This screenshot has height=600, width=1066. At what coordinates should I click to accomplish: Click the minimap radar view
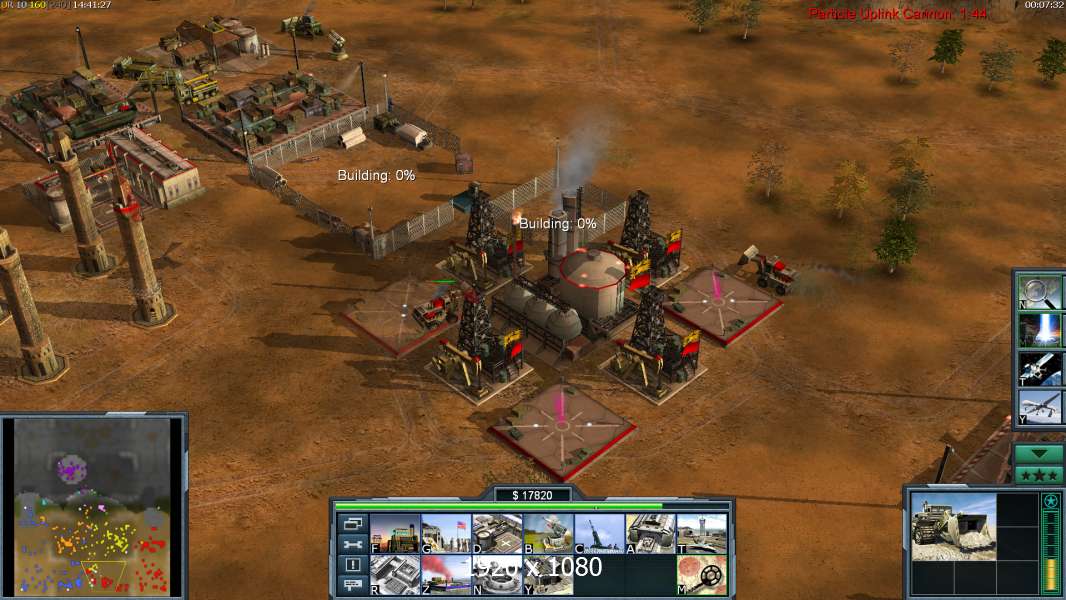[x=91, y=506]
